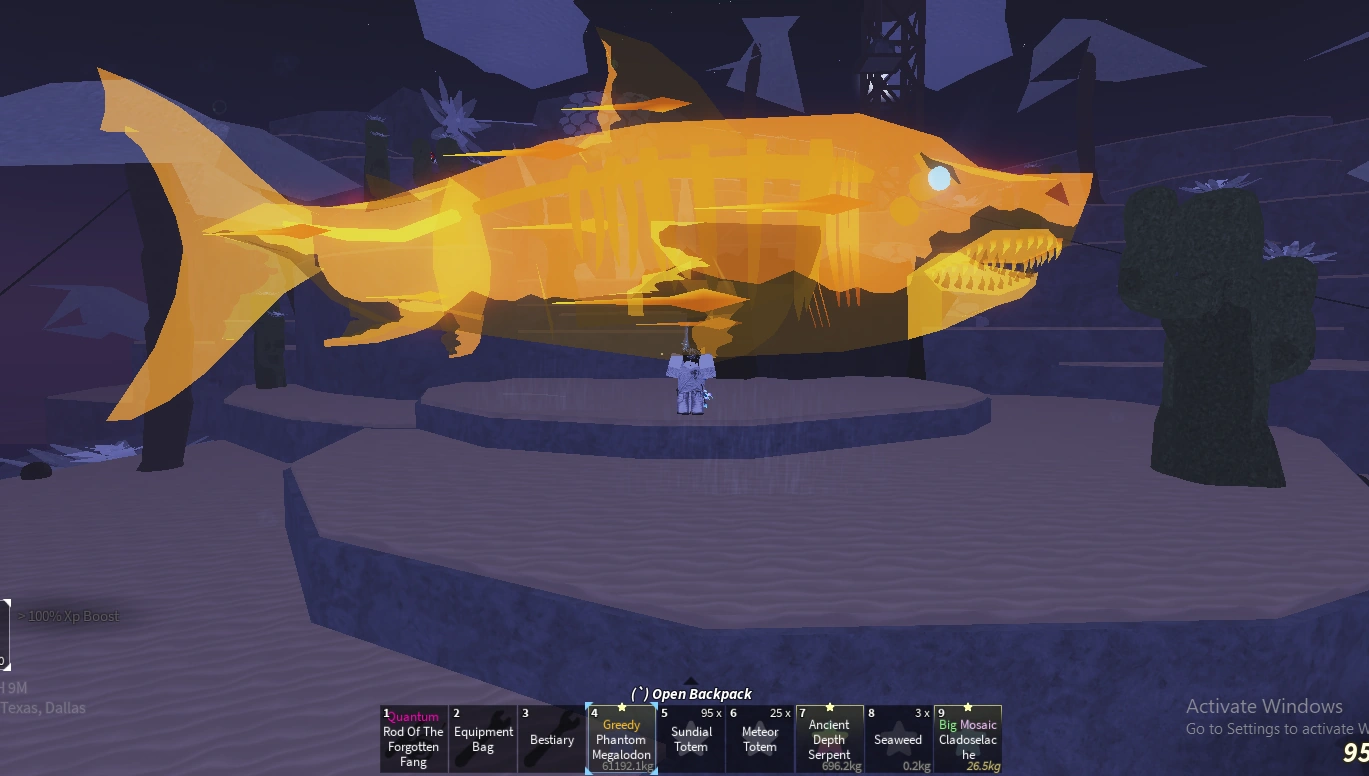
Task: Equip the Quantum Rod Of The Forgotten Fang
Action: coord(413,738)
